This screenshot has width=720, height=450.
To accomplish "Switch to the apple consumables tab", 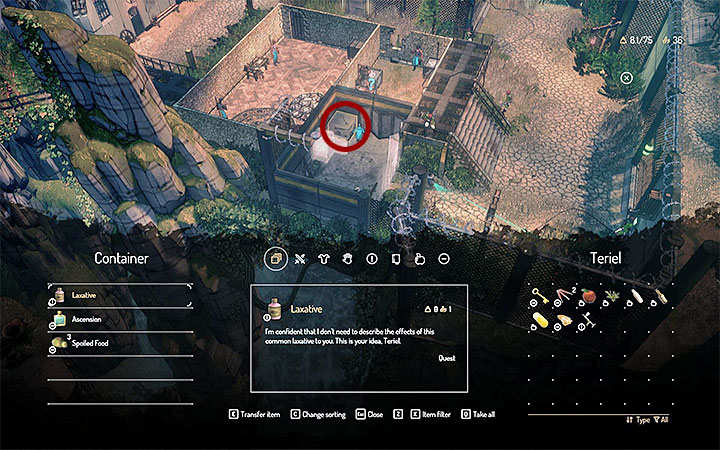I will pyautogui.click(x=420, y=258).
